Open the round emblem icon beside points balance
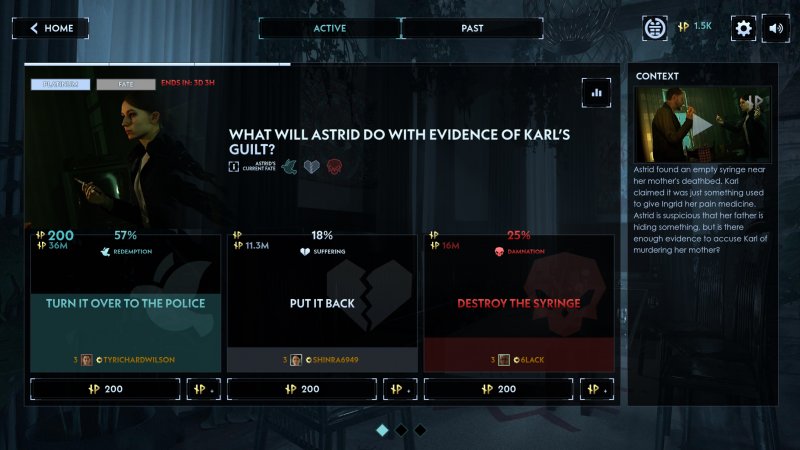This screenshot has width=800, height=450. point(656,28)
